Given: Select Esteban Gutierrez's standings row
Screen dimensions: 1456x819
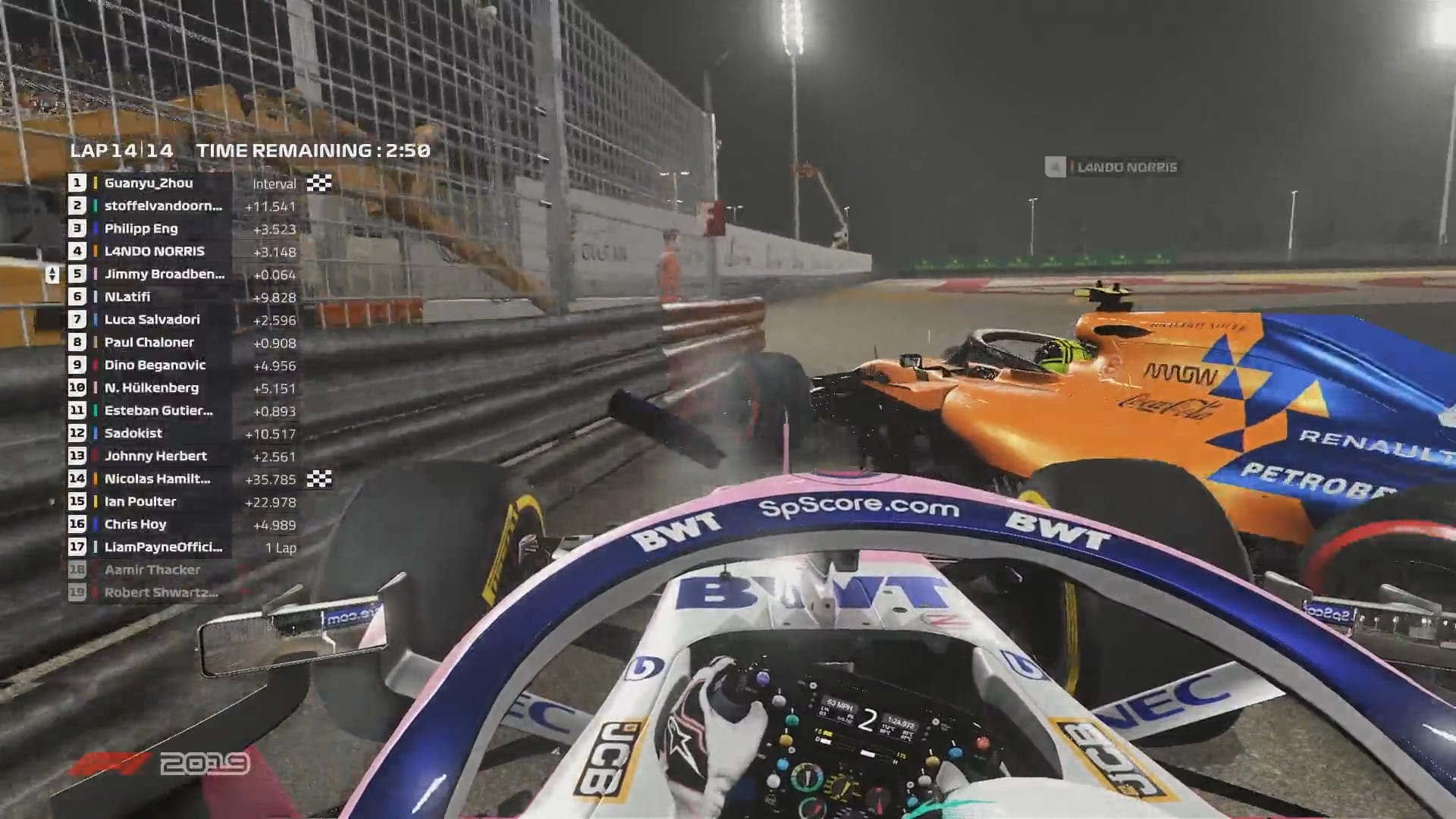Looking at the screenshot, I should pos(158,410).
